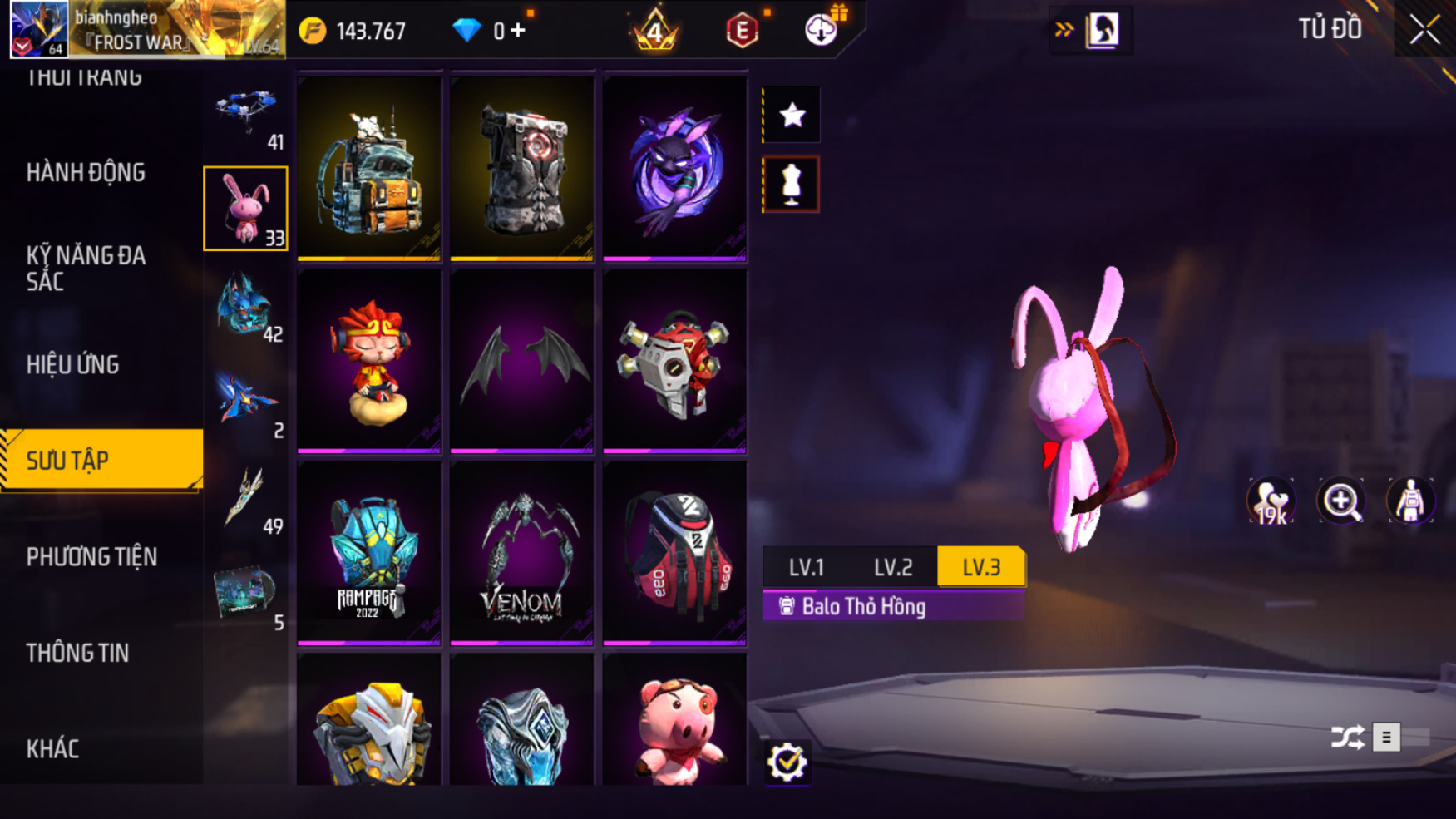This screenshot has width=1456, height=819.
Task: Click the mannequin outfit filter icon
Action: coord(791,185)
